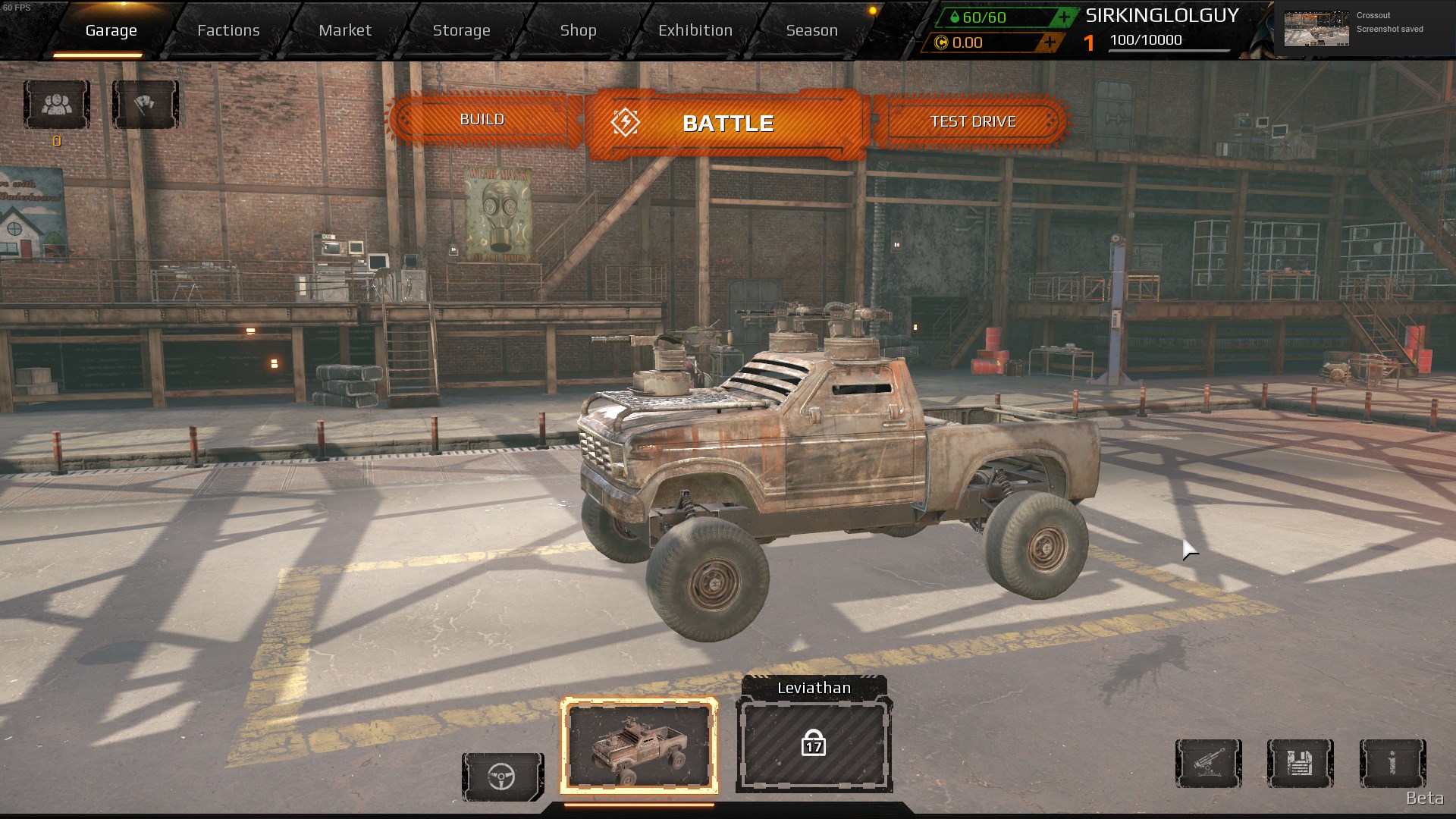
Task: Switch to the Garage tab
Action: 111,30
